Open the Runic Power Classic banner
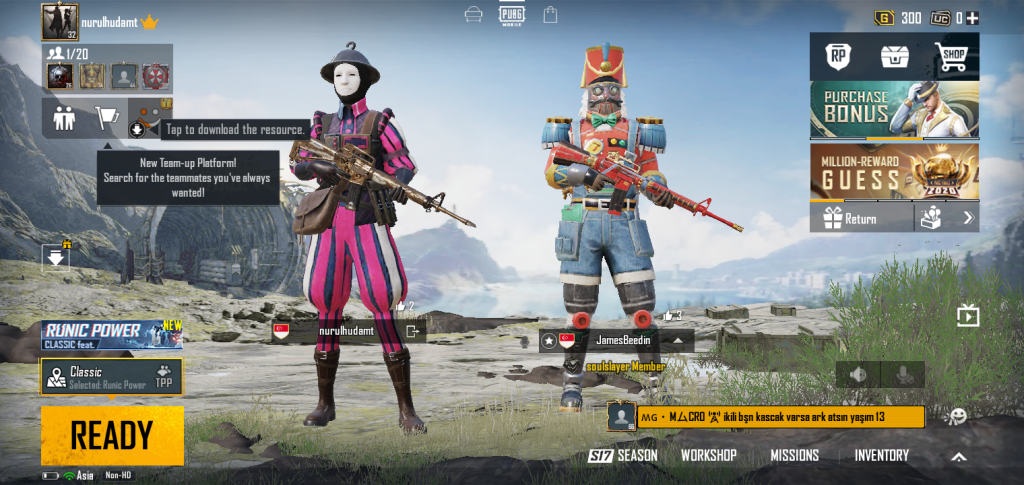This screenshot has height=485, width=1024. click(x=112, y=335)
